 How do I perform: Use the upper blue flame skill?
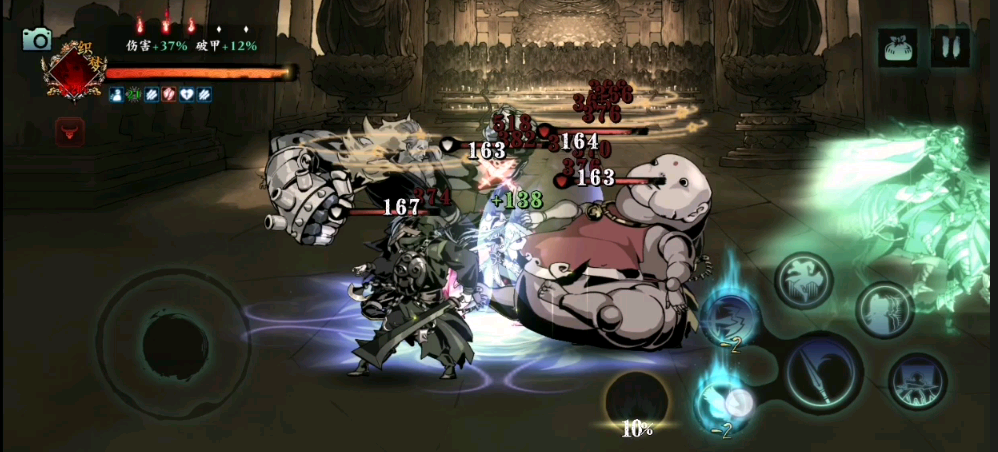[727, 319]
